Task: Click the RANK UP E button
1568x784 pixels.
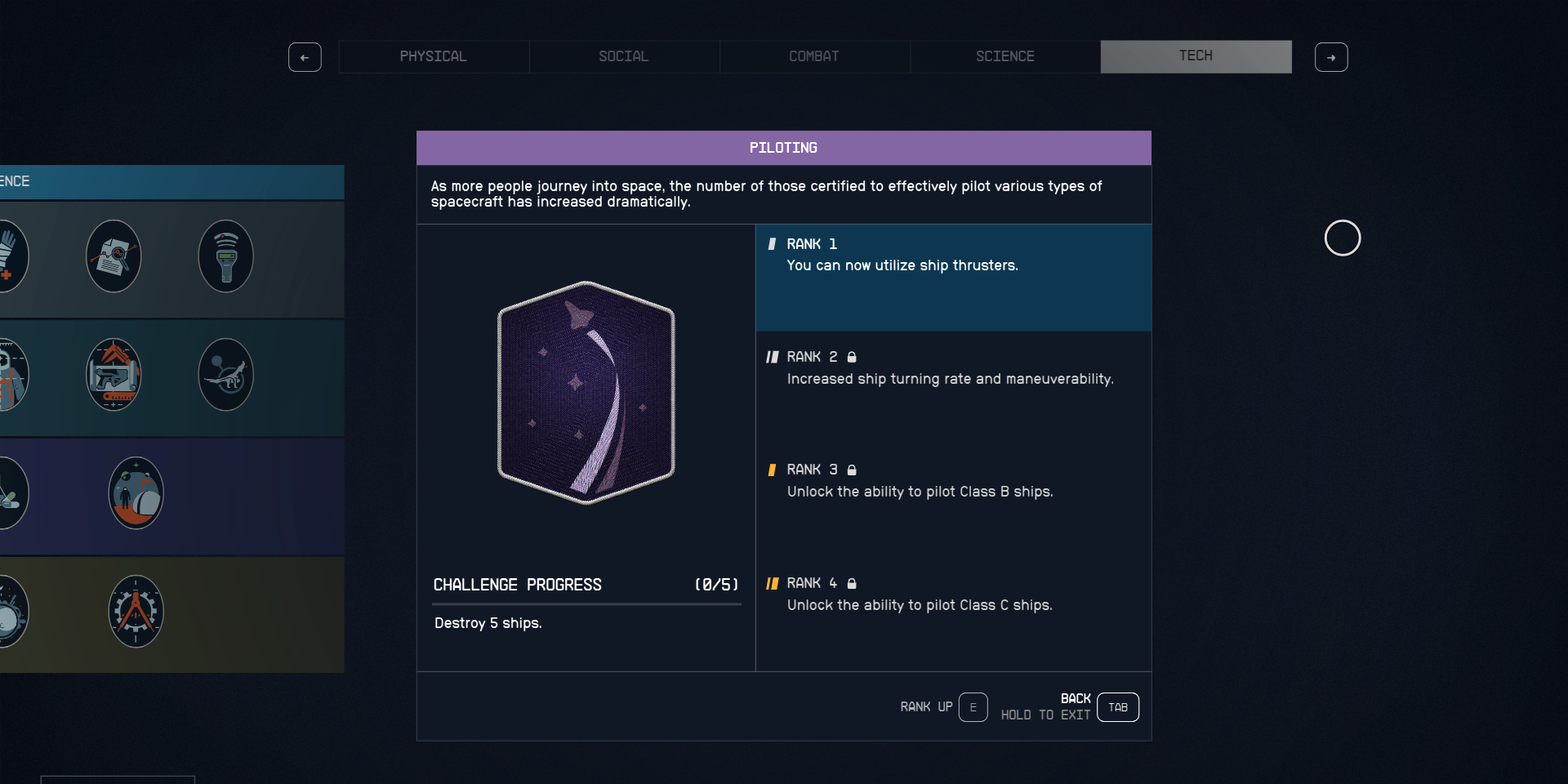Action: click(x=973, y=707)
